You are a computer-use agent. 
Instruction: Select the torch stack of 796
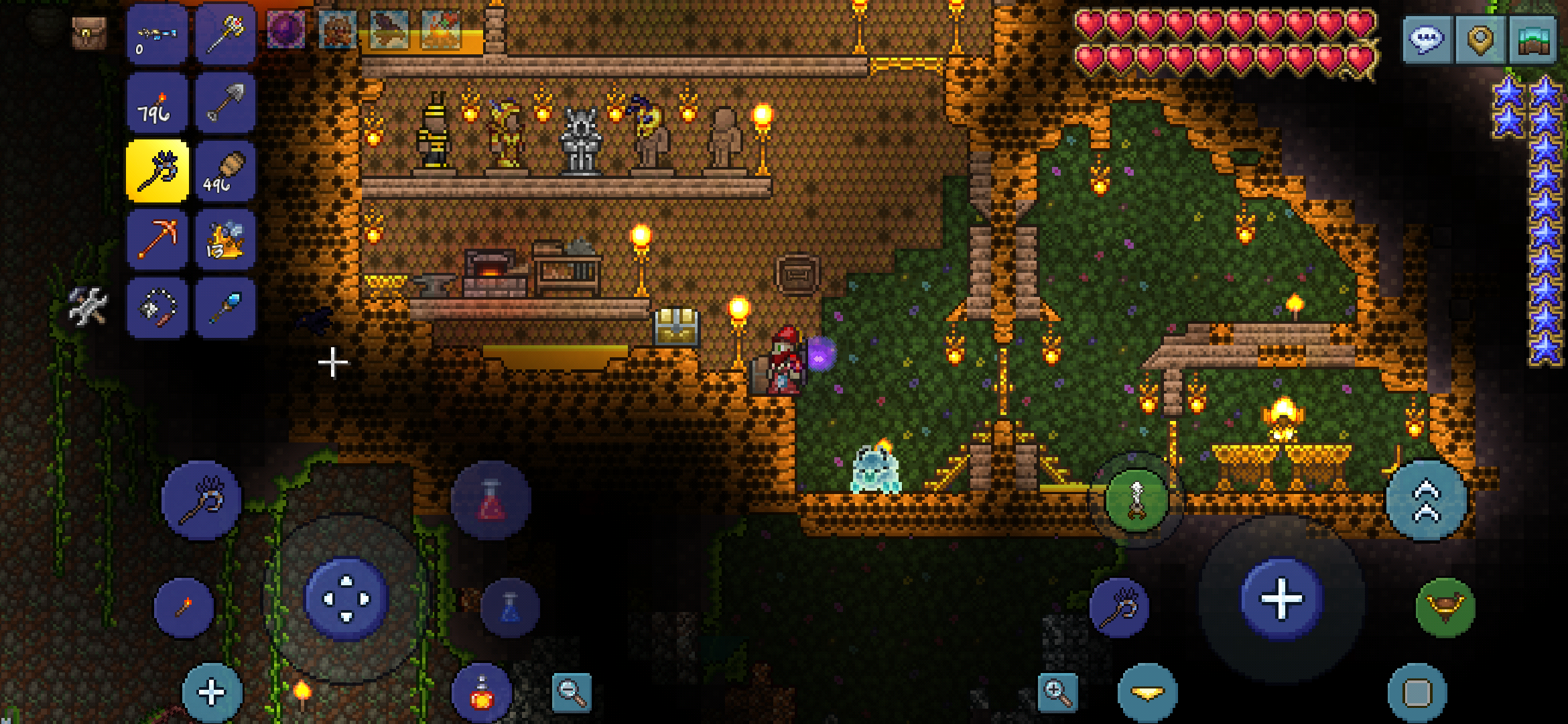(x=157, y=103)
